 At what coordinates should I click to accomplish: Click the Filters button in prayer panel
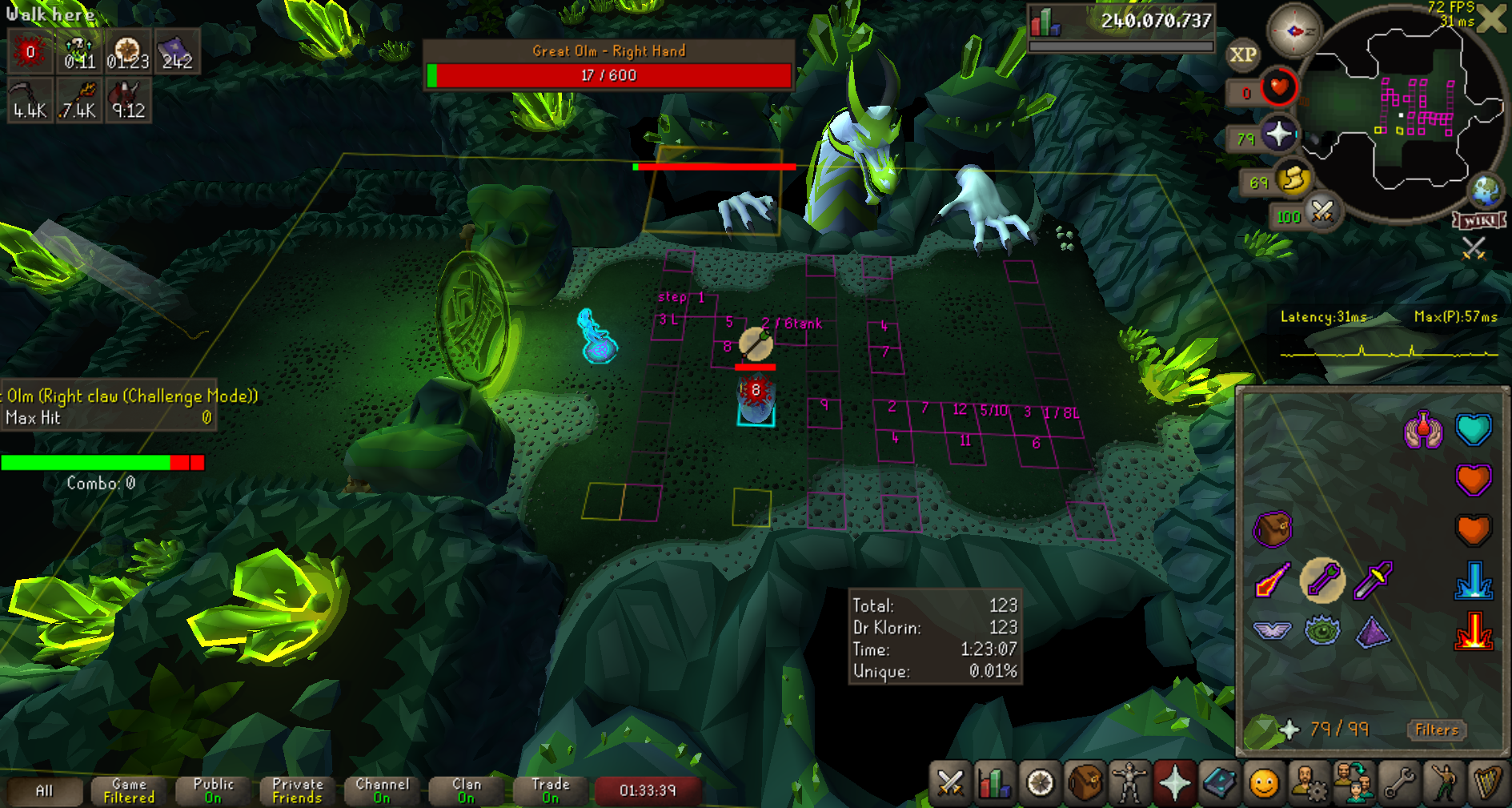[x=1437, y=730]
